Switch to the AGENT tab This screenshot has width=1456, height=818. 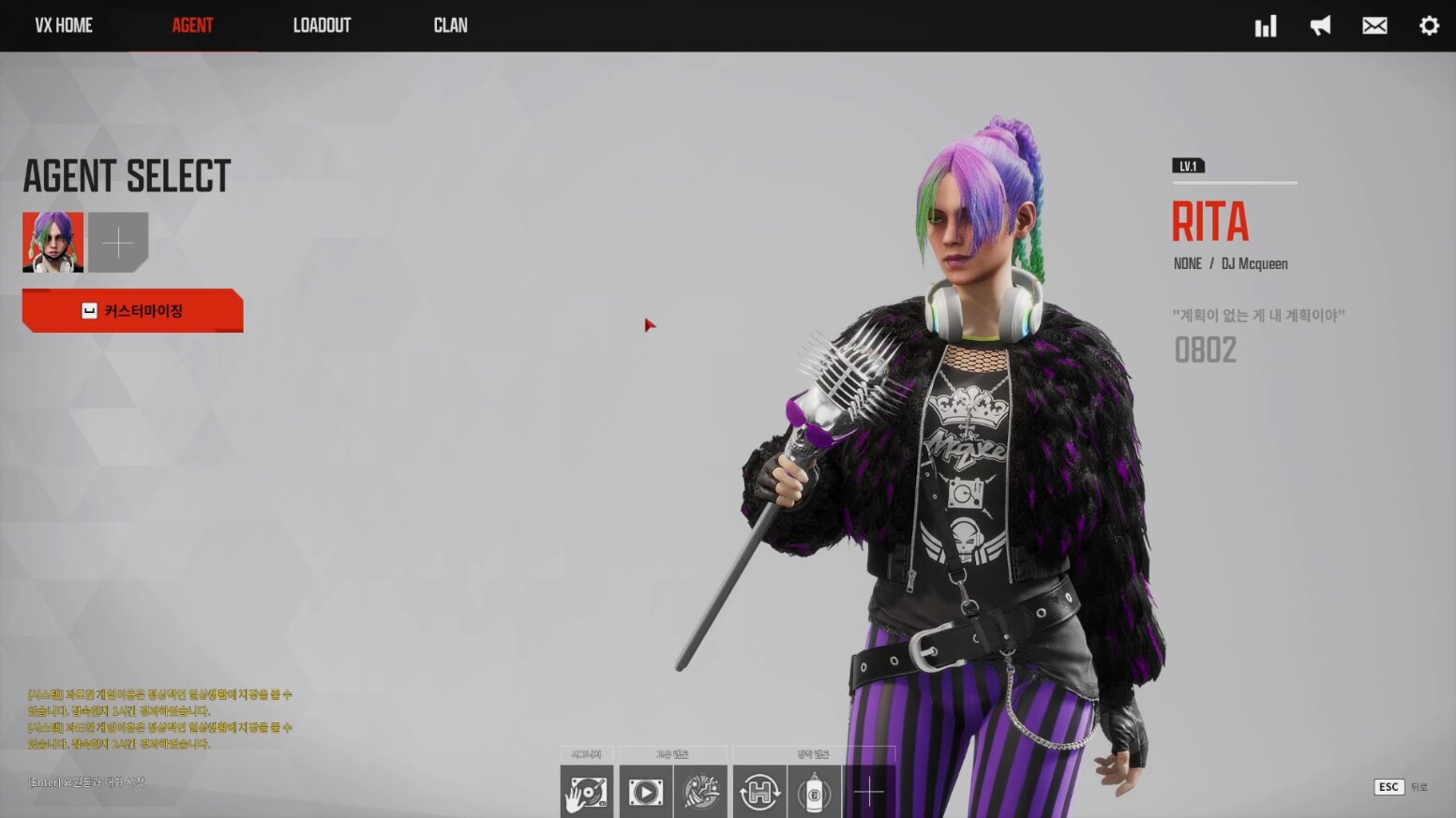(192, 25)
